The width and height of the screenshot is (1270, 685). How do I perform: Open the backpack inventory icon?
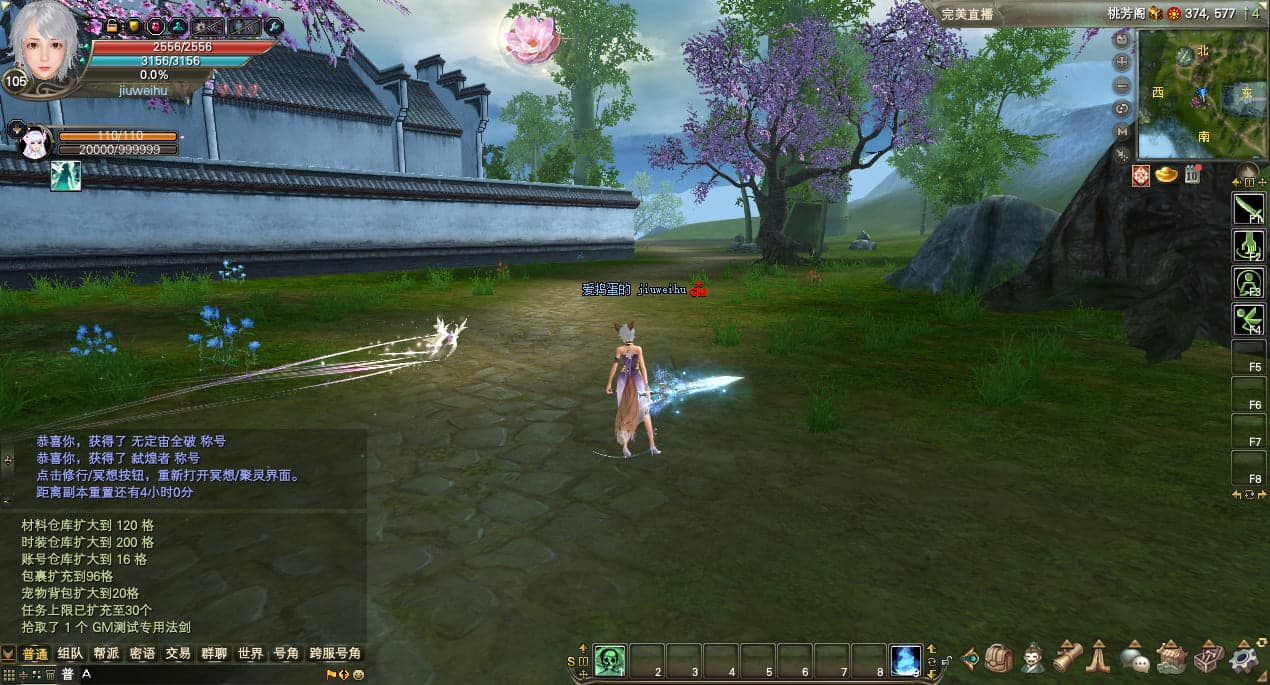point(999,657)
